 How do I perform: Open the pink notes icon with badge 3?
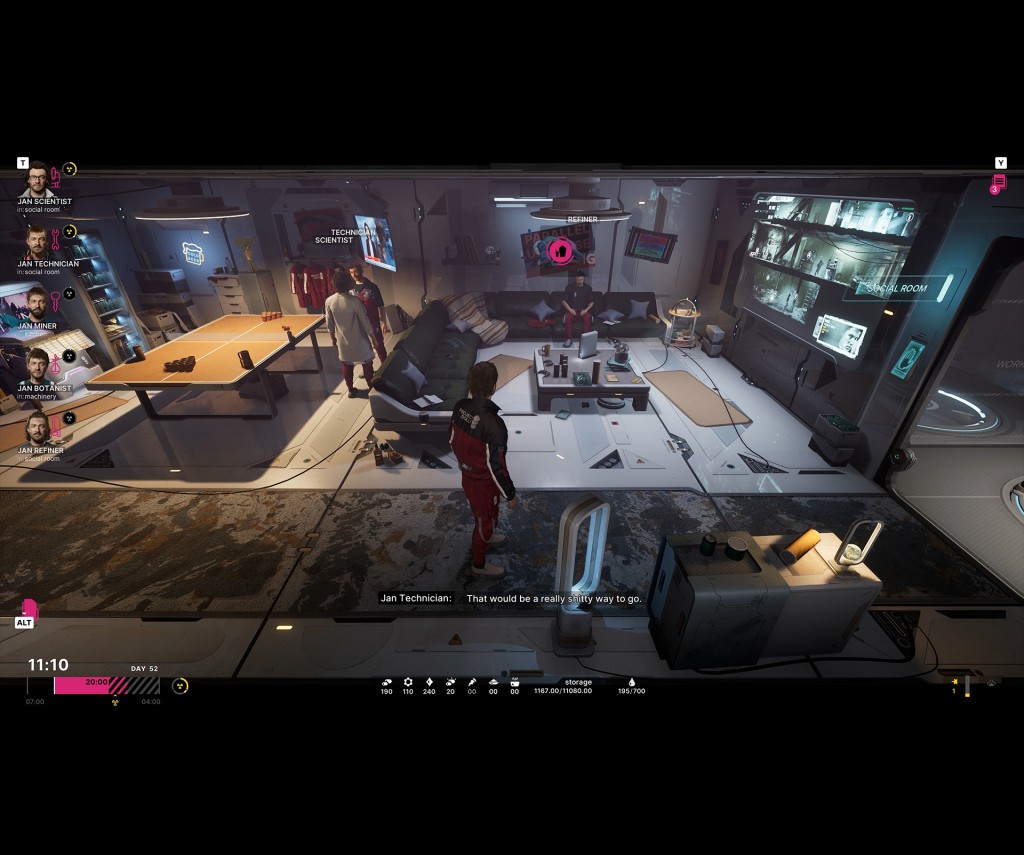(x=998, y=183)
